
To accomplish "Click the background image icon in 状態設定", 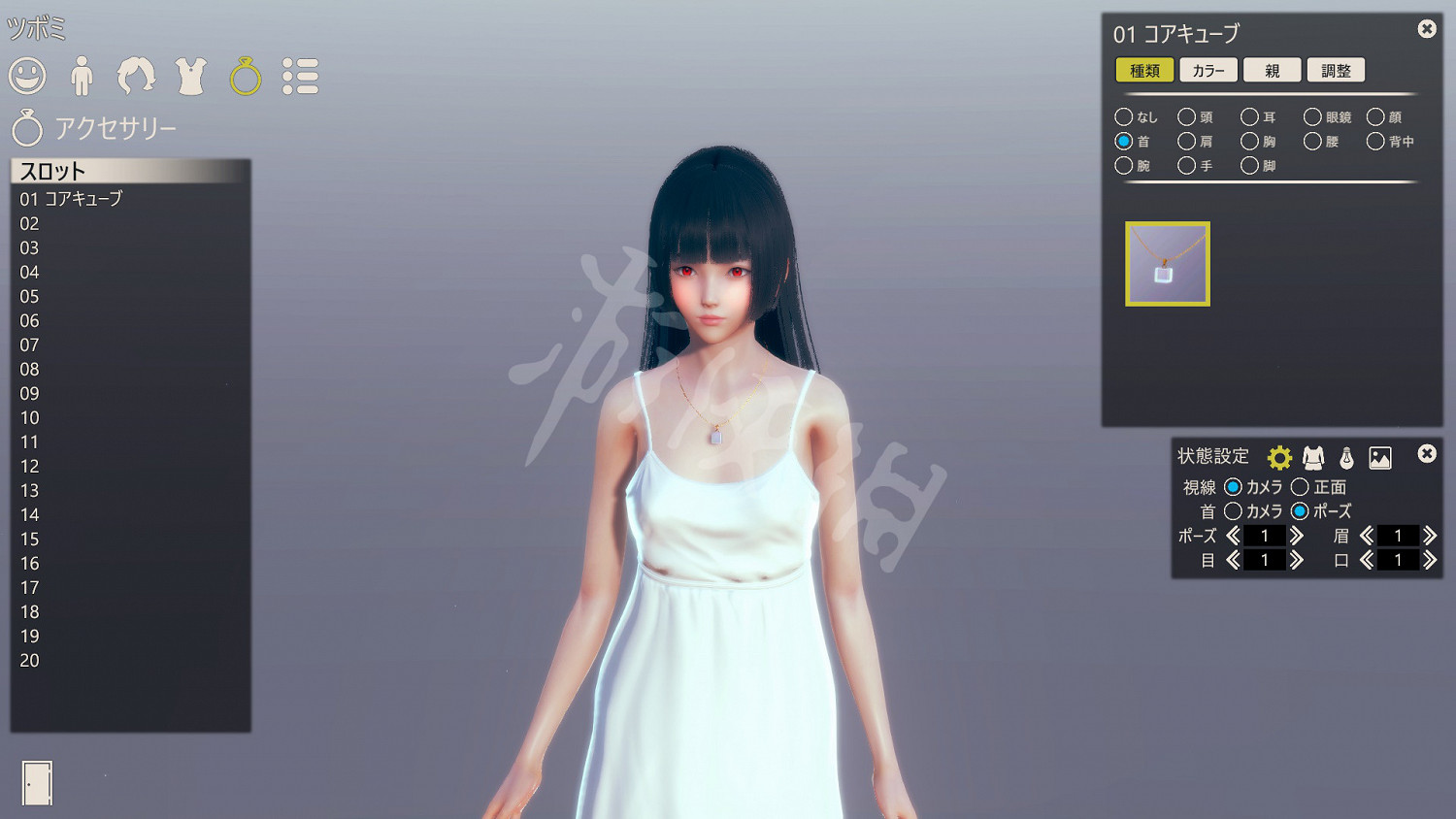I will pos(1382,456).
